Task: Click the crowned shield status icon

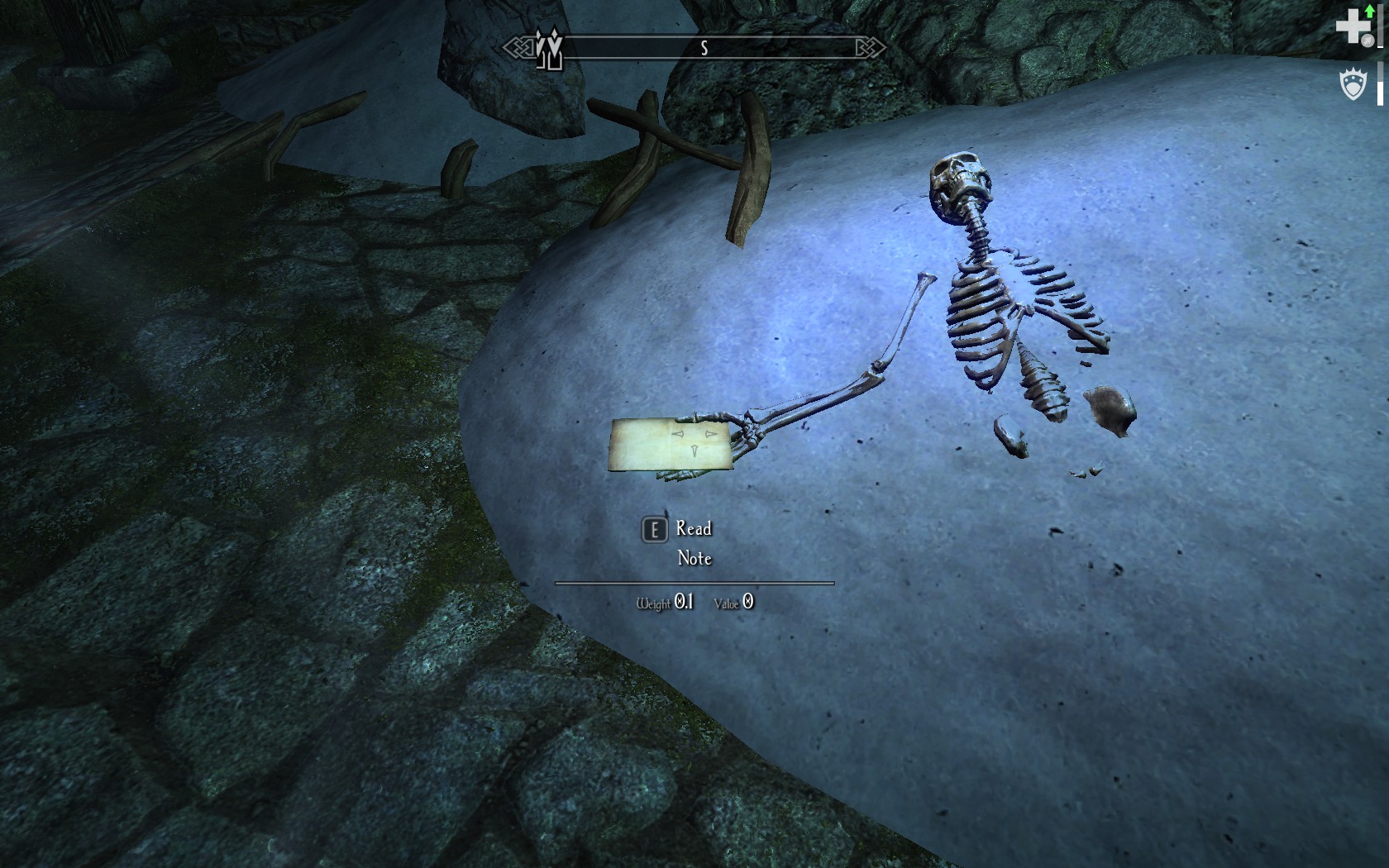Action: click(1353, 84)
